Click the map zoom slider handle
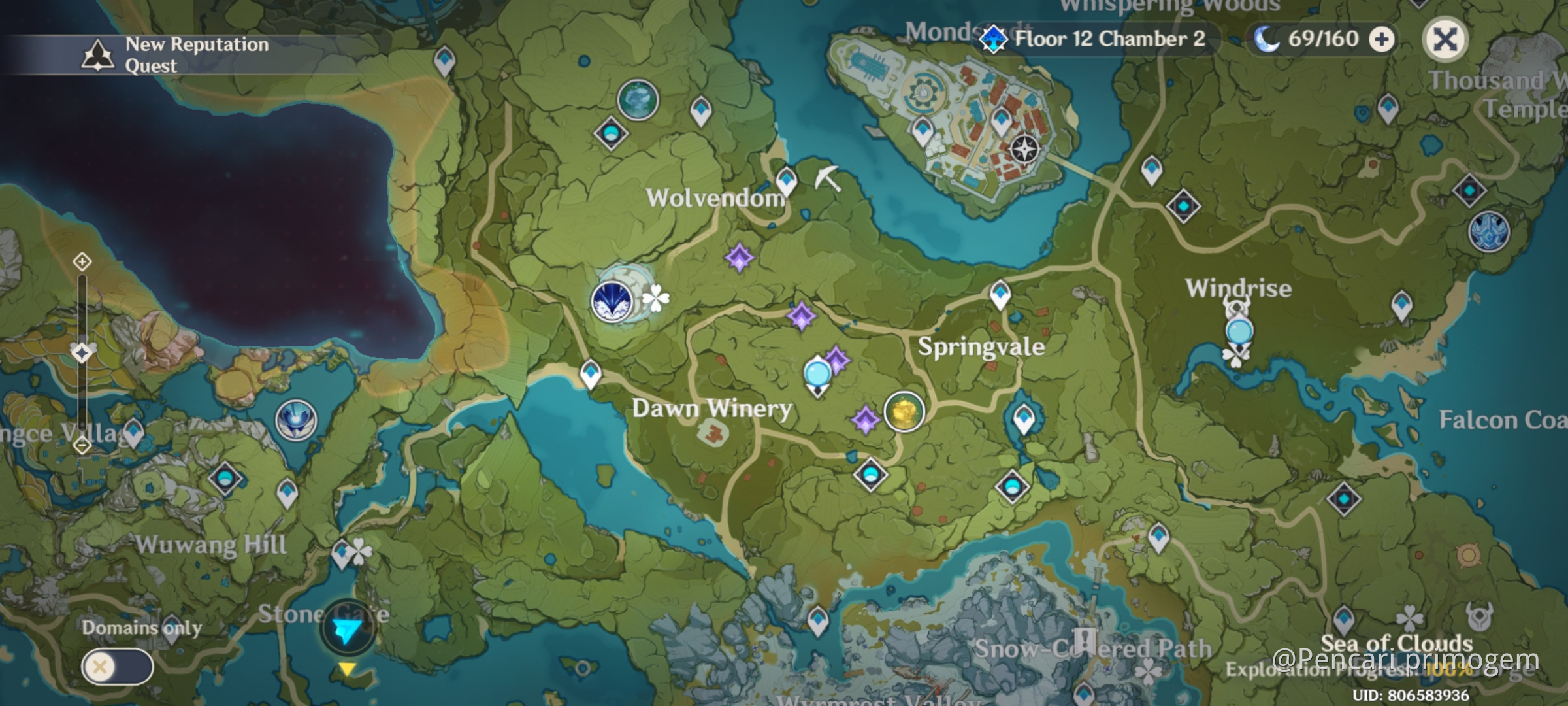 point(82,353)
